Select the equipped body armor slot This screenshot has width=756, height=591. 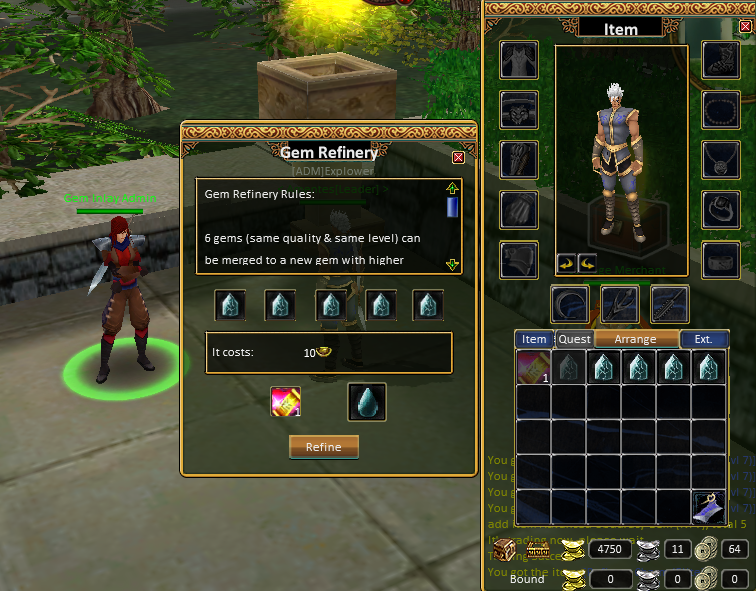pos(519,60)
